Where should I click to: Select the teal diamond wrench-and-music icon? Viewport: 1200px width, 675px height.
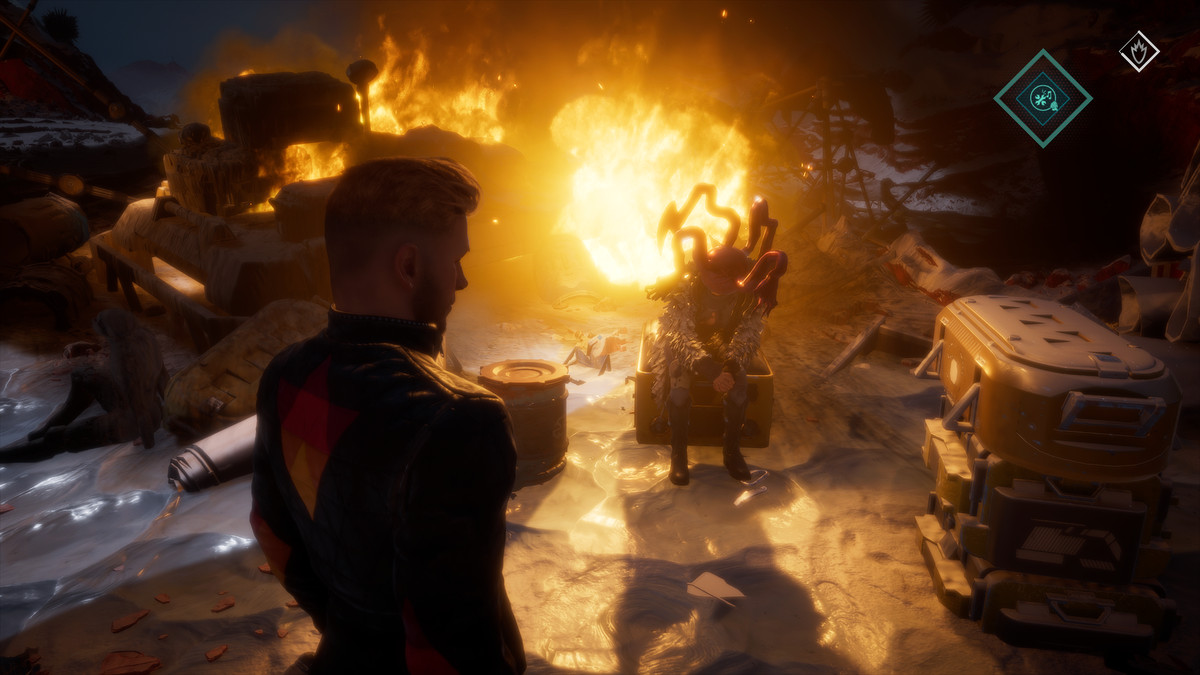click(x=1042, y=98)
